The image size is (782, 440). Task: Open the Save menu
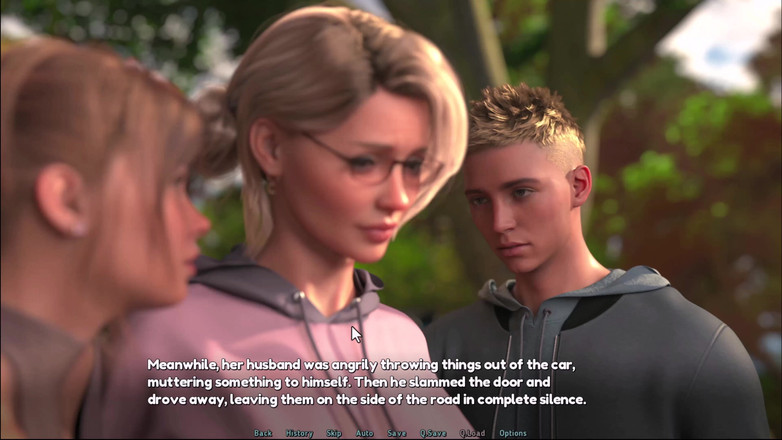pyautogui.click(x=397, y=433)
